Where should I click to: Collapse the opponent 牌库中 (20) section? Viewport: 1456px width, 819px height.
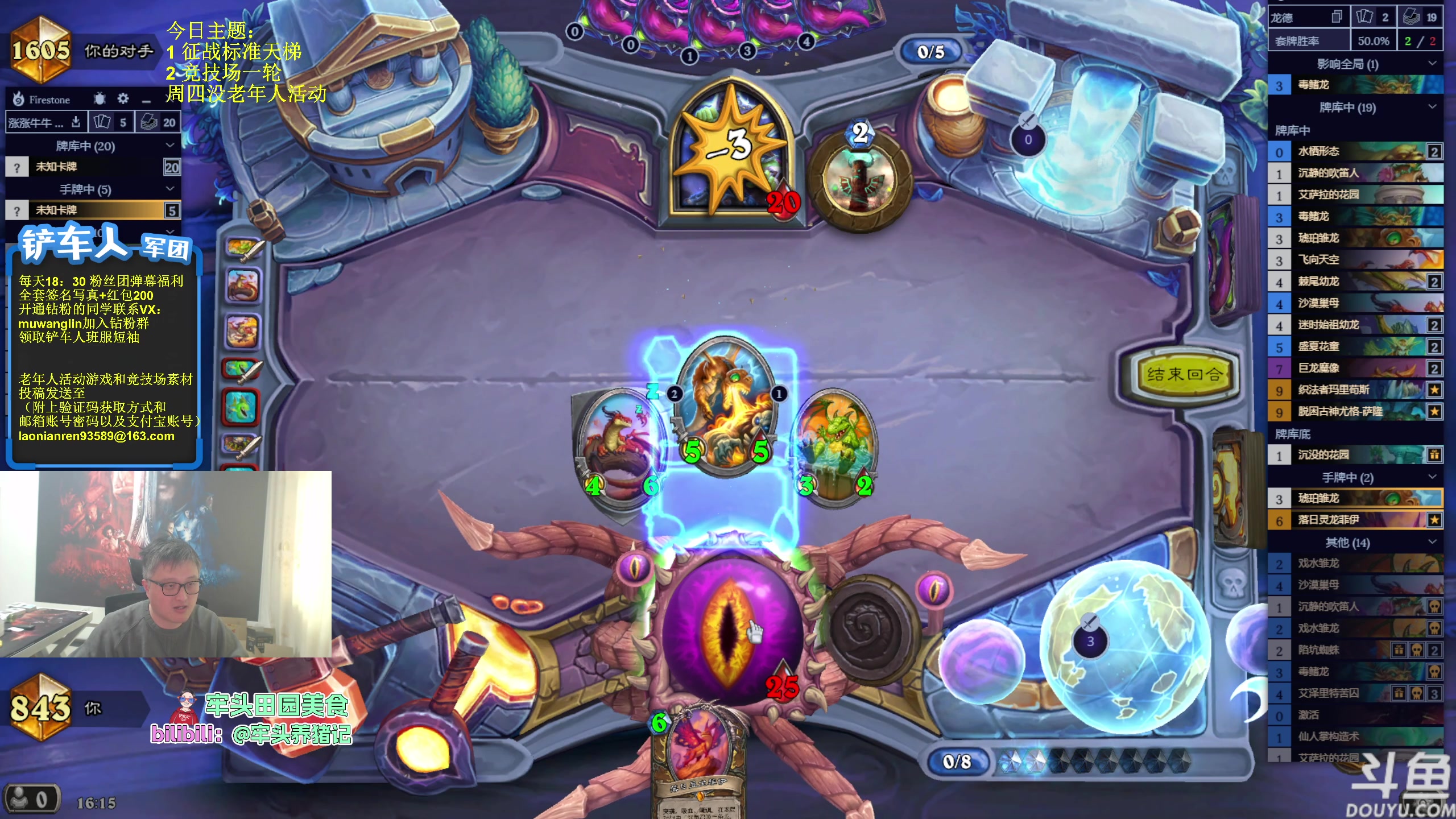click(x=169, y=146)
